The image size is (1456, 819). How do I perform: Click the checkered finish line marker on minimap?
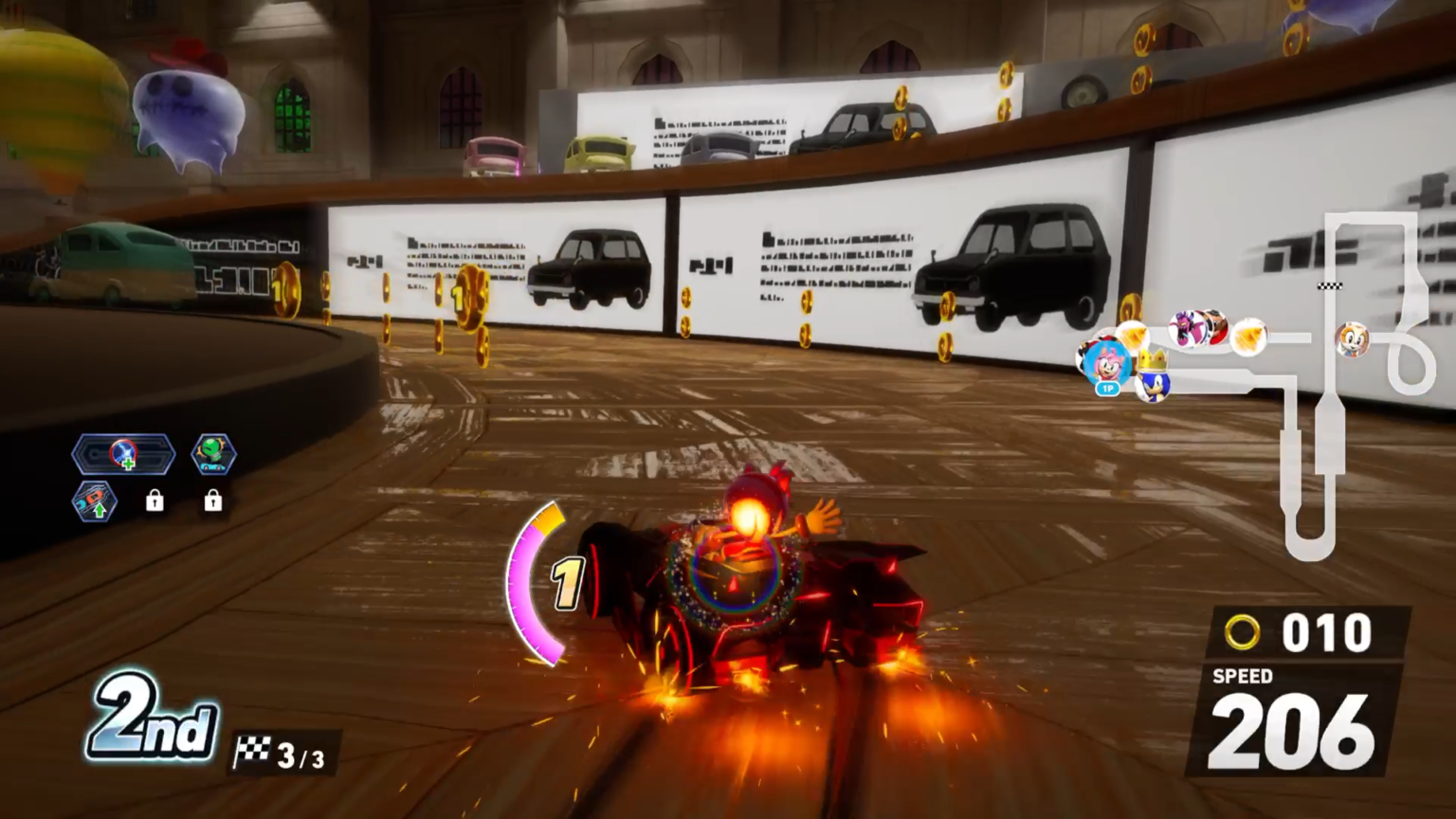click(1330, 285)
